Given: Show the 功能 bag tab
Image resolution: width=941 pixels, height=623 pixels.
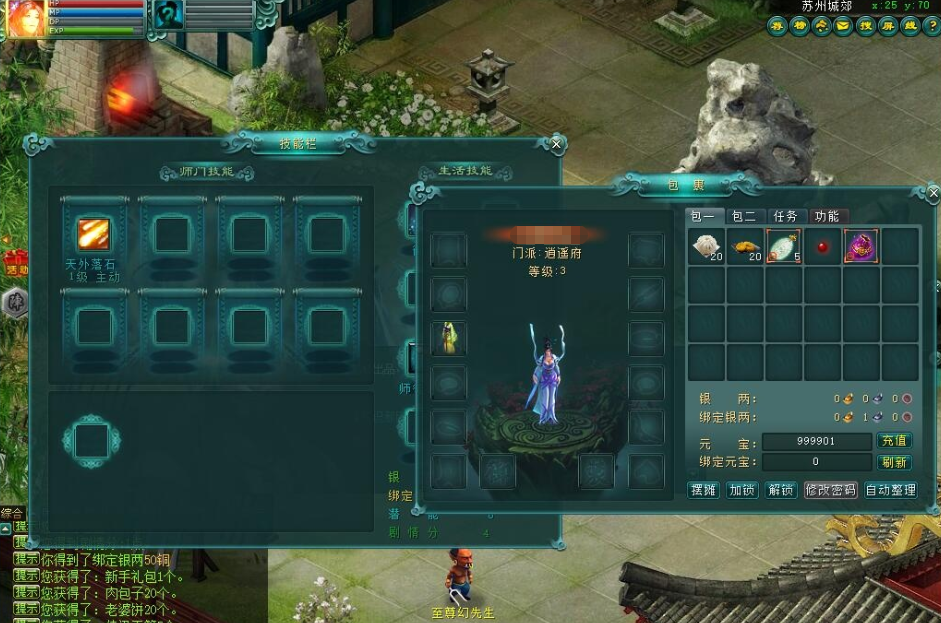Looking at the screenshot, I should (827, 216).
